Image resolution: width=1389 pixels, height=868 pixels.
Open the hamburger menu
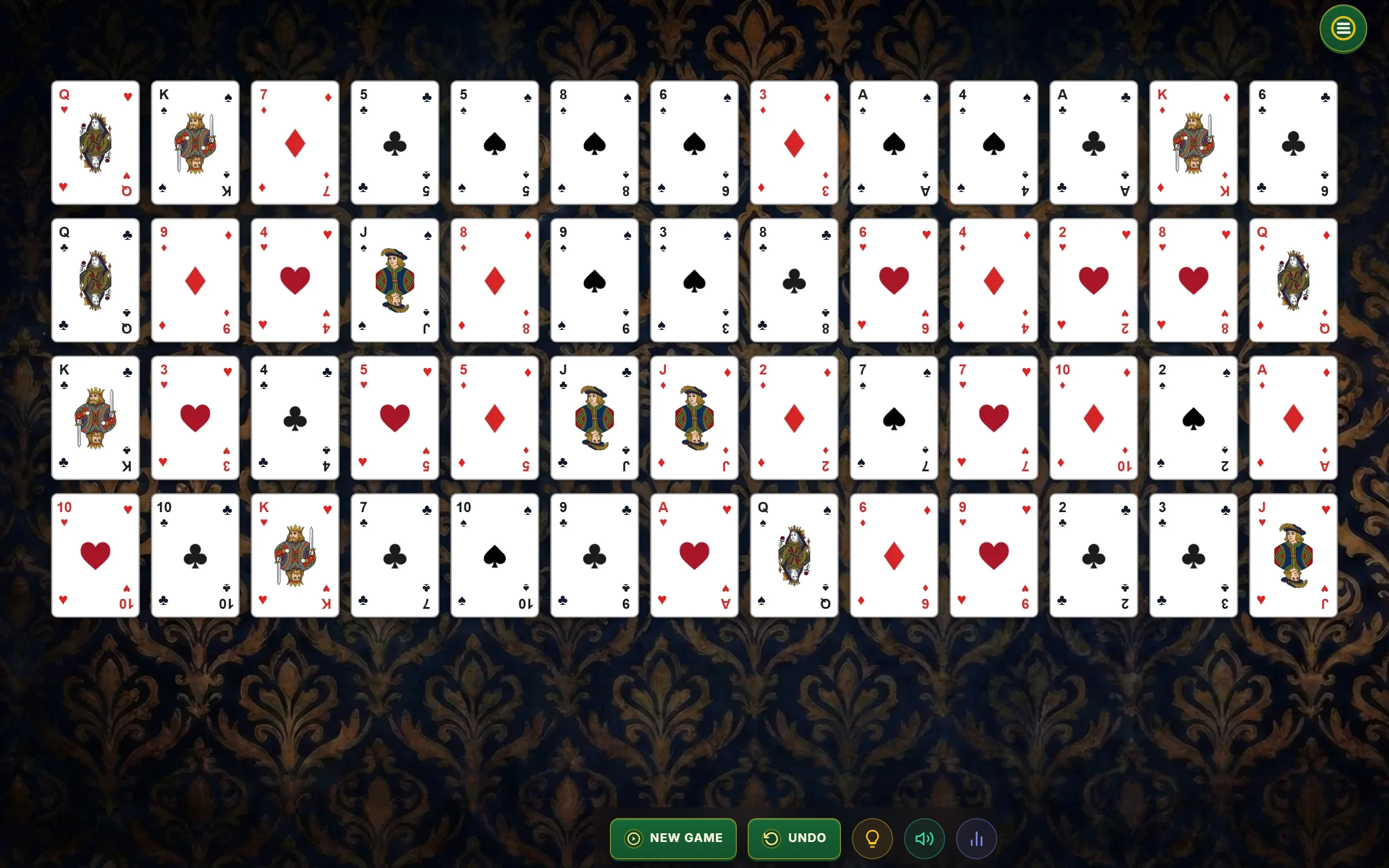[1342, 29]
